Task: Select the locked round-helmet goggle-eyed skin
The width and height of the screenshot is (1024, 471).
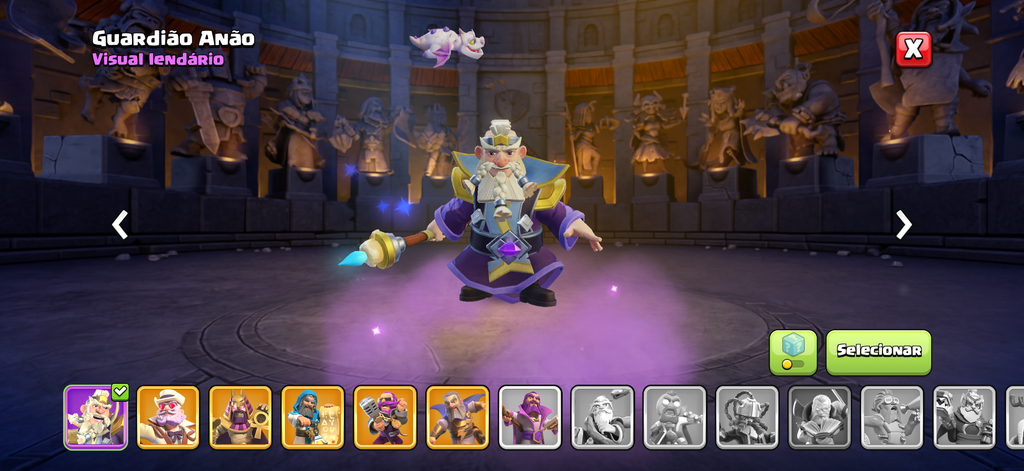Action: (x=675, y=417)
